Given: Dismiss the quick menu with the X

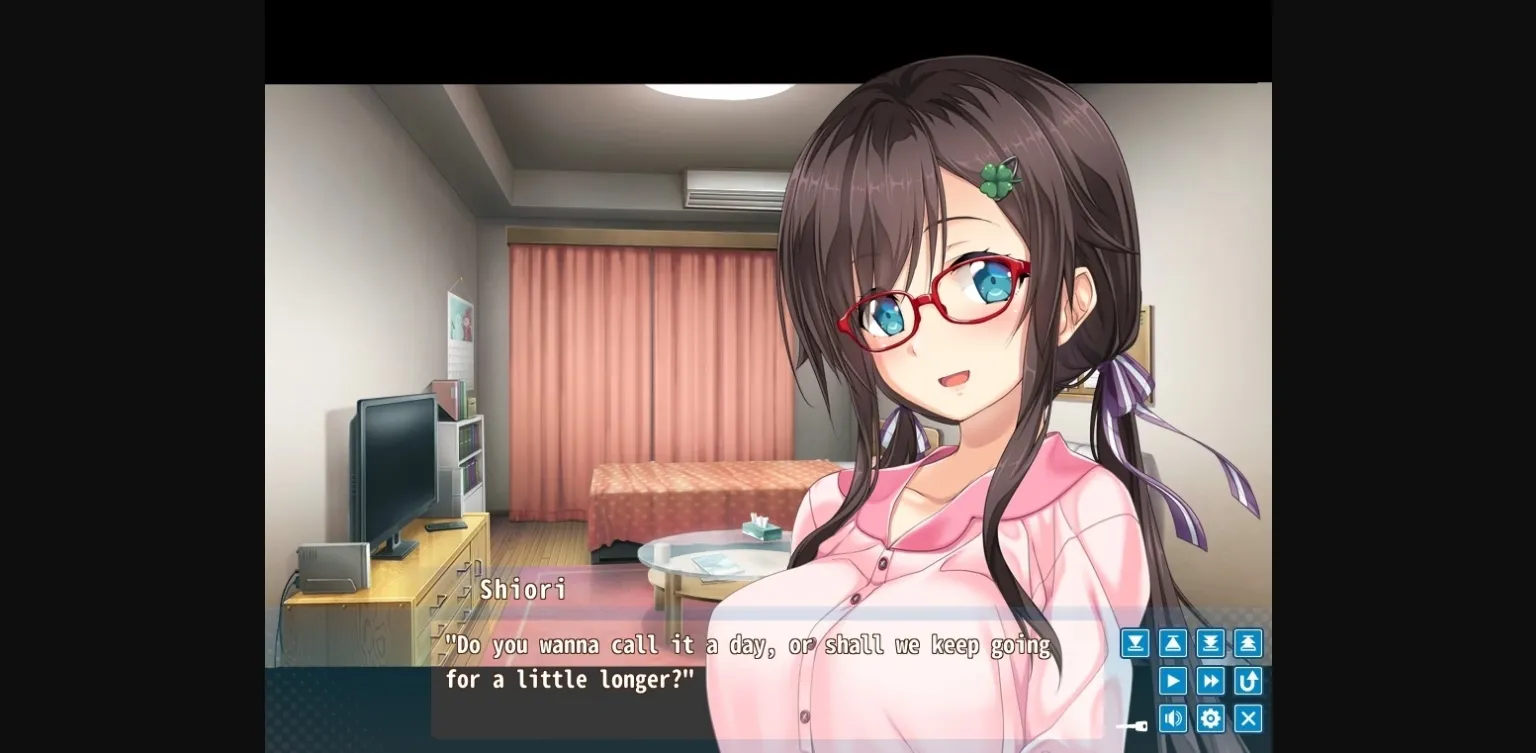Looking at the screenshot, I should tap(1248, 718).
